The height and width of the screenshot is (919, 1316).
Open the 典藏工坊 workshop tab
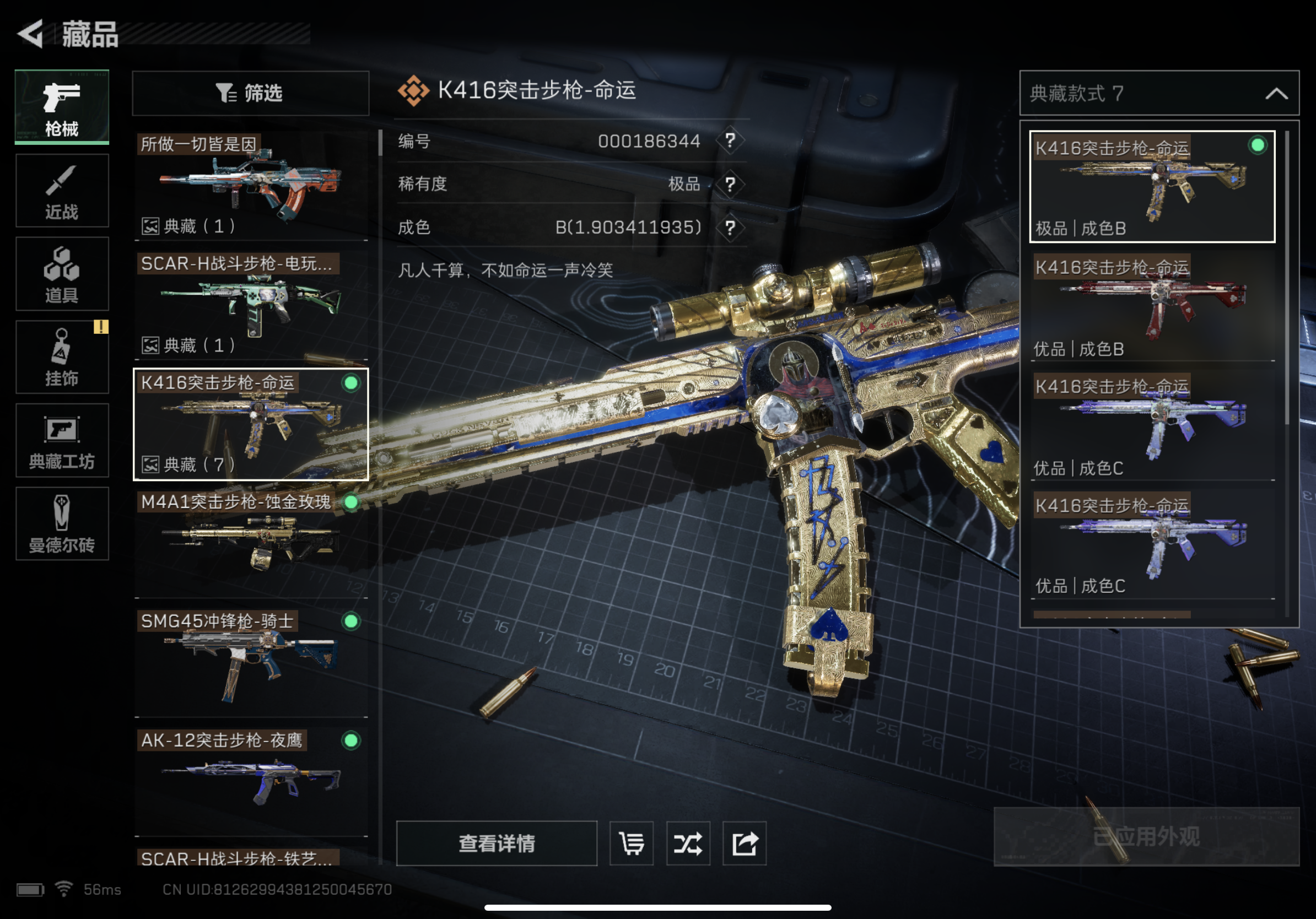62,440
